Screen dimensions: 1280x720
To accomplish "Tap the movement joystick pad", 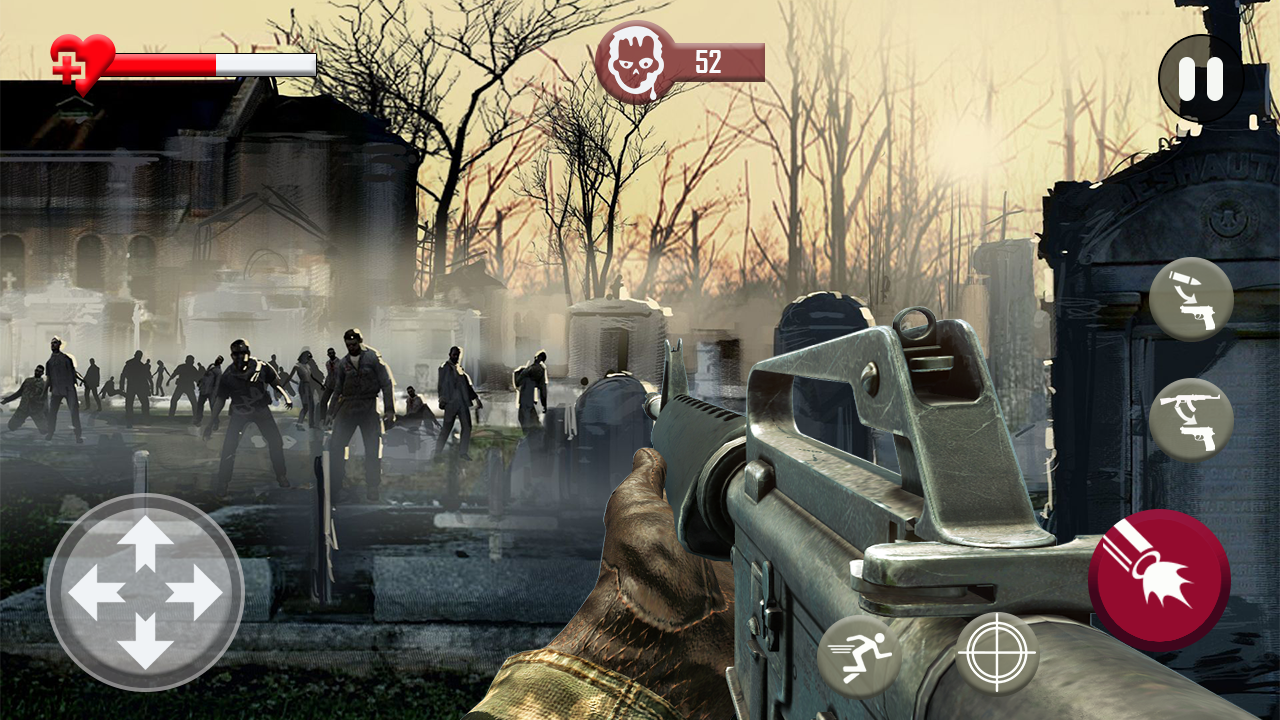I will 145,592.
